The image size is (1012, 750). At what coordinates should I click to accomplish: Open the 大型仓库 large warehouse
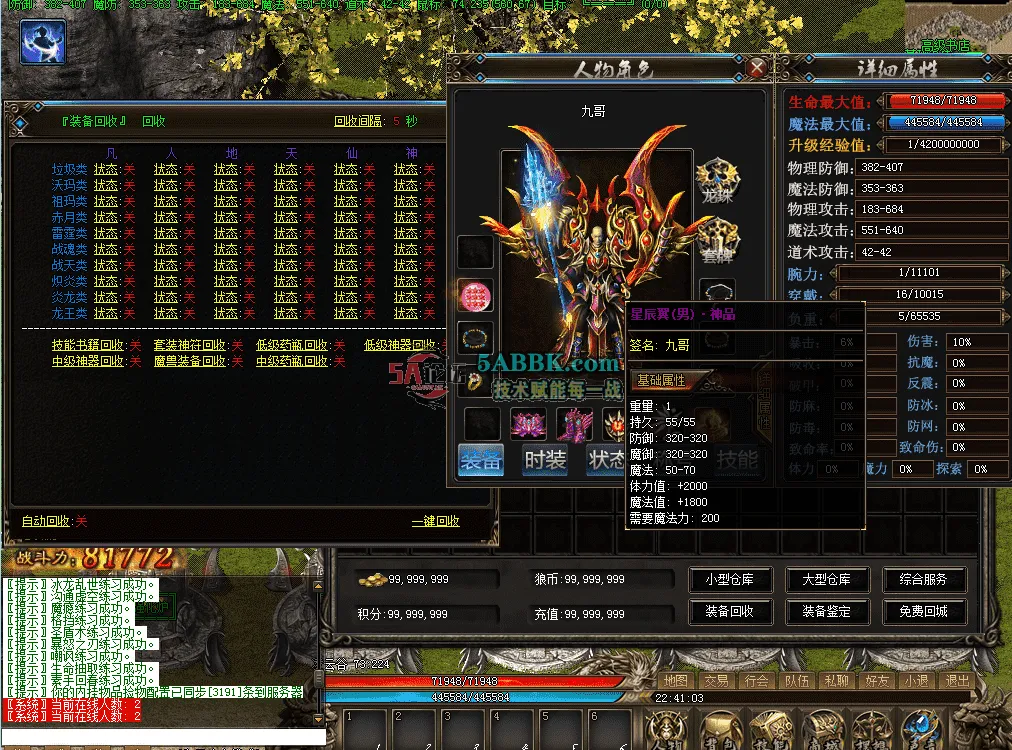[x=826, y=579]
